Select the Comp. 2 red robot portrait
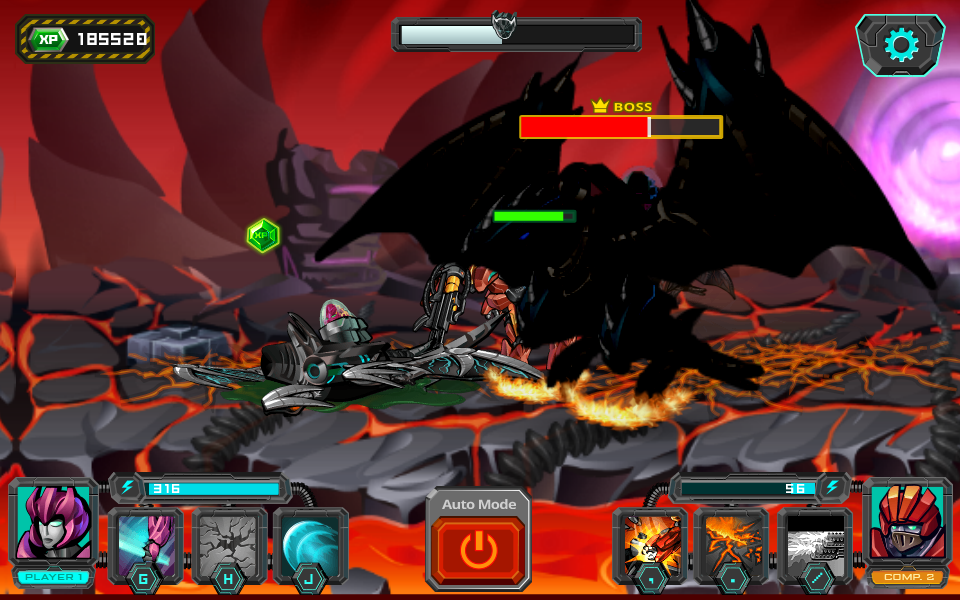 (x=907, y=523)
